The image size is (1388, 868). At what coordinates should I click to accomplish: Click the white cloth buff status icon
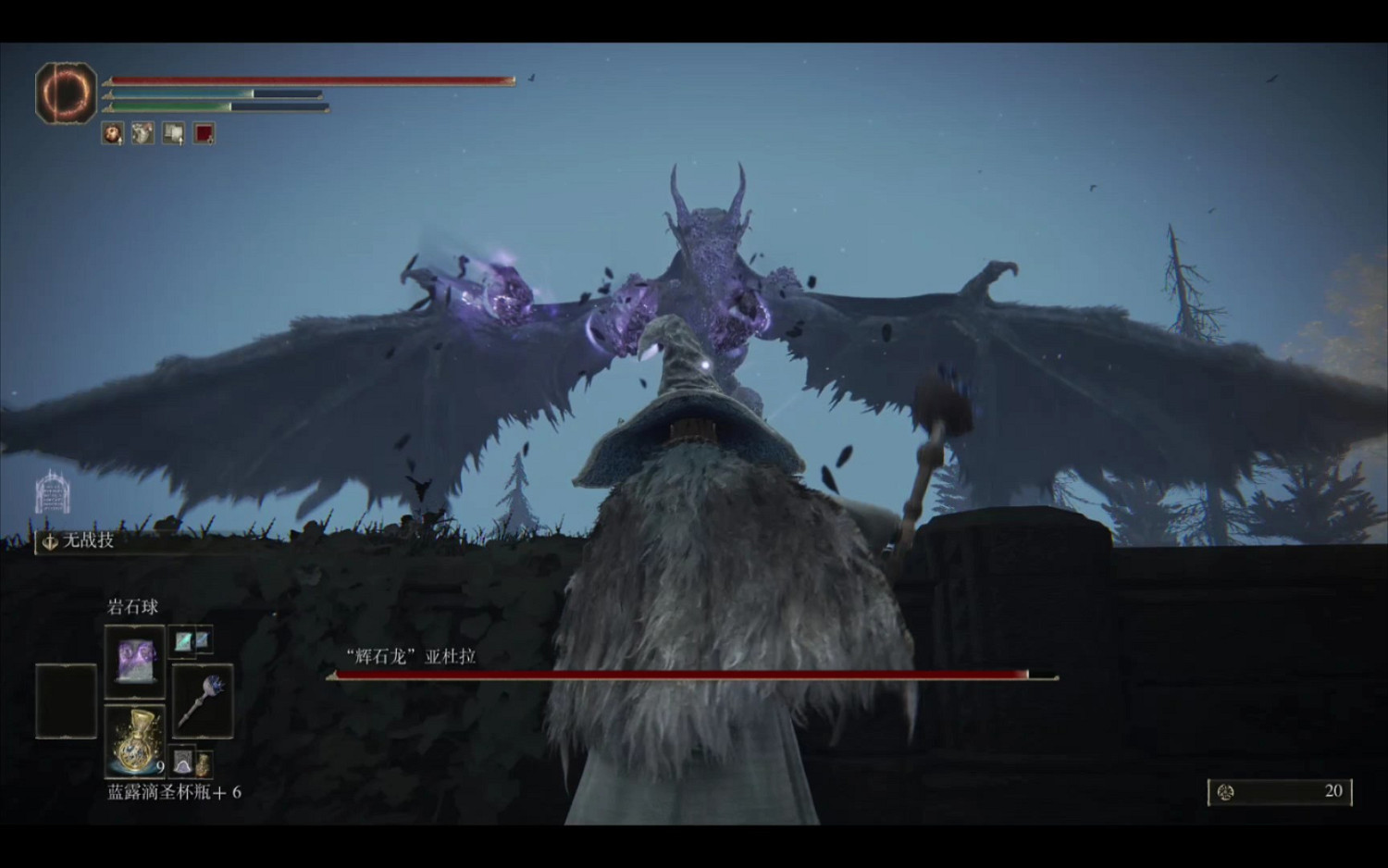coord(141,133)
